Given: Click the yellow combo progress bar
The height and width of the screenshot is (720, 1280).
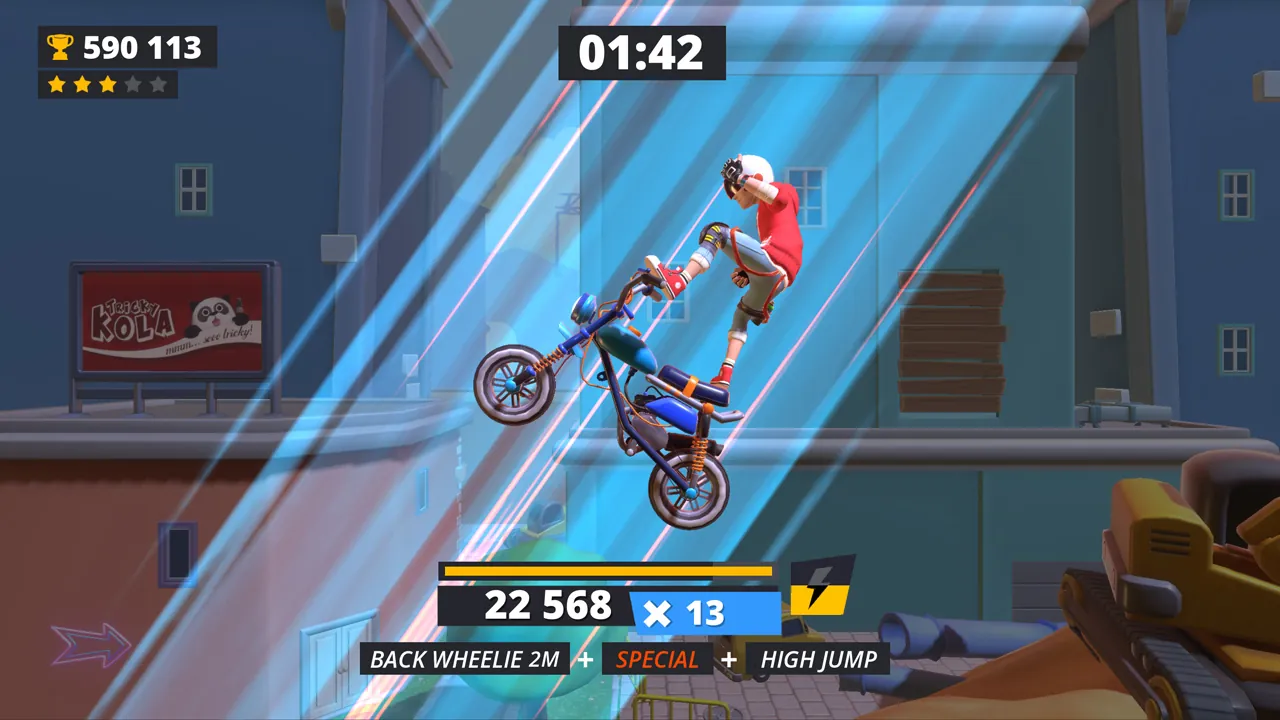Looking at the screenshot, I should coord(608,570).
